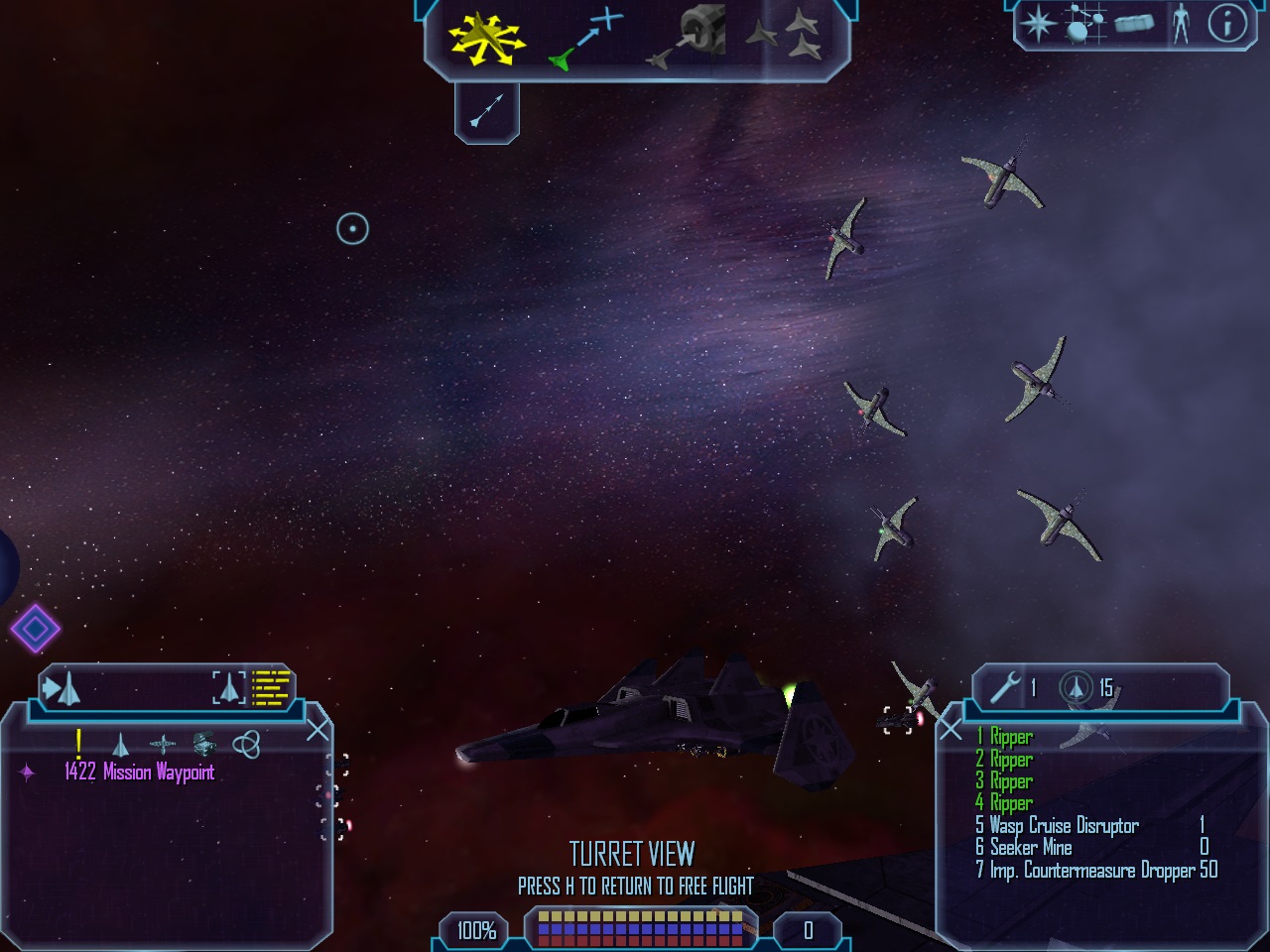Select the Seeker Mine entry
Viewport: 1270px width, 952px height.
[1031, 848]
